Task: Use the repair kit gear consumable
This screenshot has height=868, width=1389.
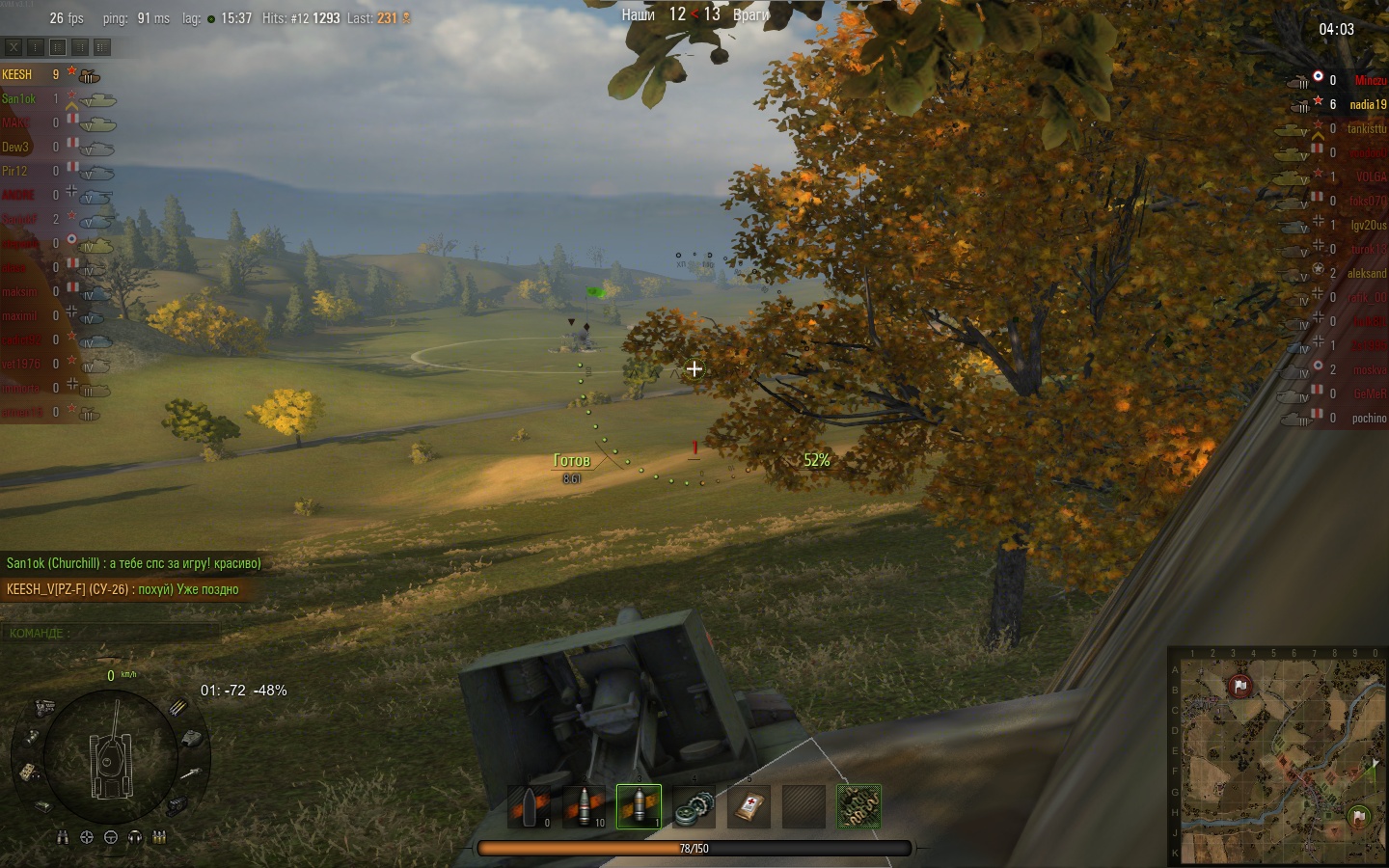Action: [694, 806]
